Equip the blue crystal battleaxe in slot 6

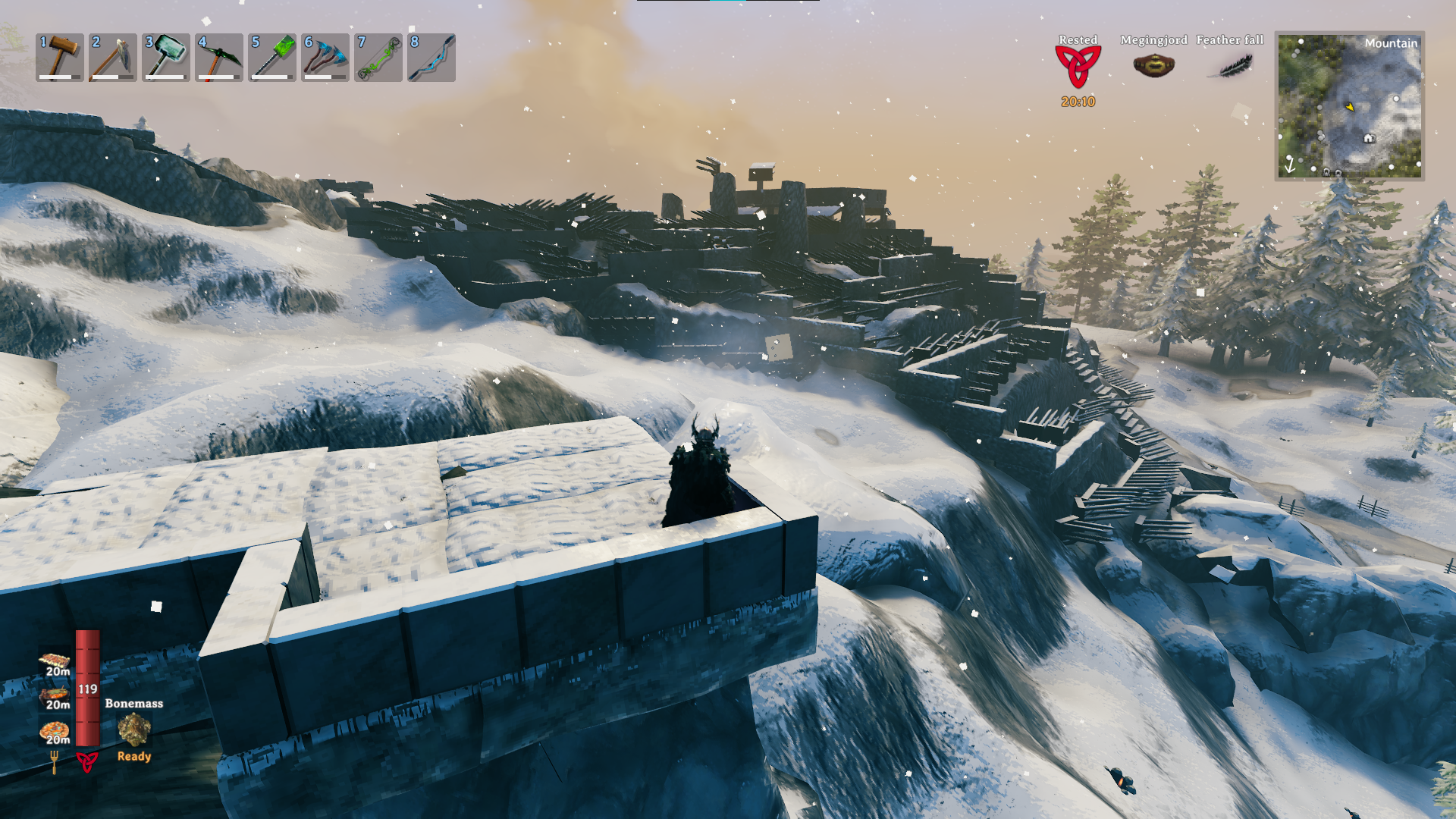click(325, 57)
